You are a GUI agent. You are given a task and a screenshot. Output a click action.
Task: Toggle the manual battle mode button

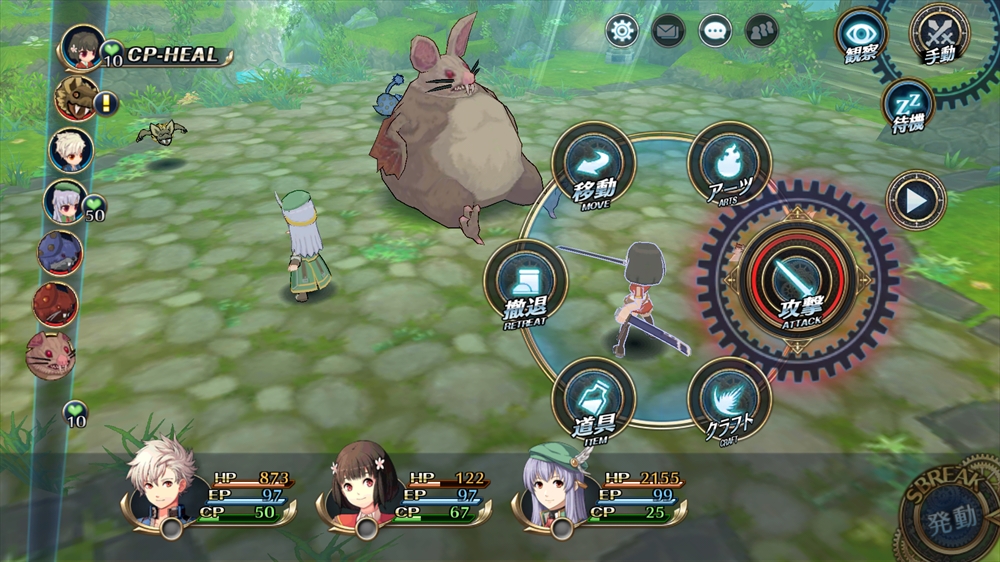(937, 35)
